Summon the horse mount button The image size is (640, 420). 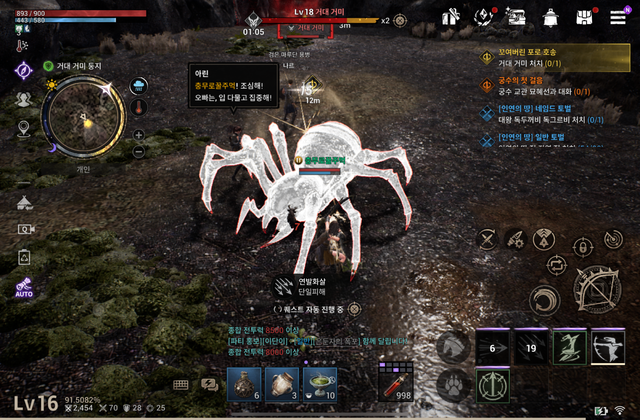click(x=453, y=347)
